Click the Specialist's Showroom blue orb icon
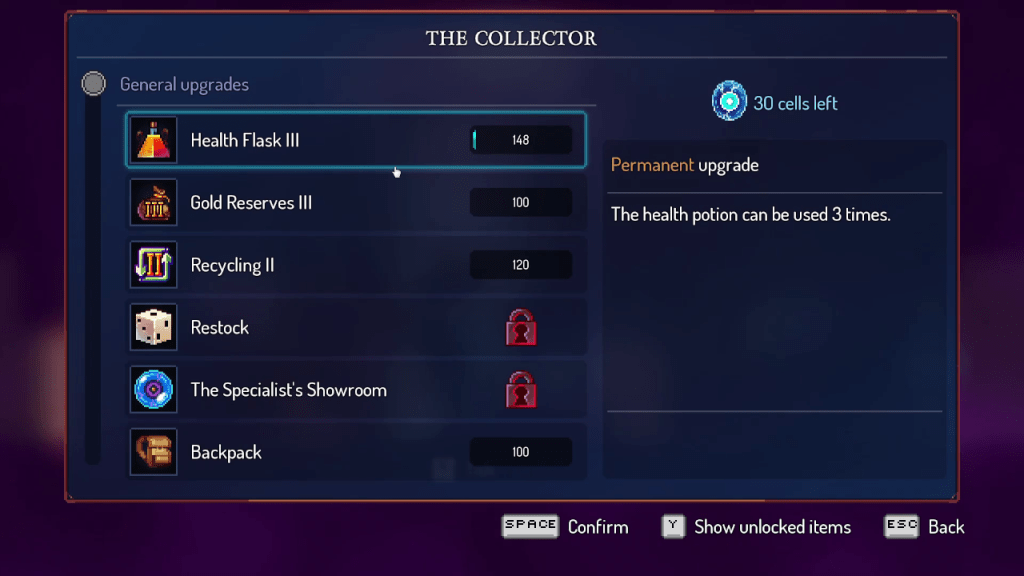The width and height of the screenshot is (1024, 576). click(154, 390)
